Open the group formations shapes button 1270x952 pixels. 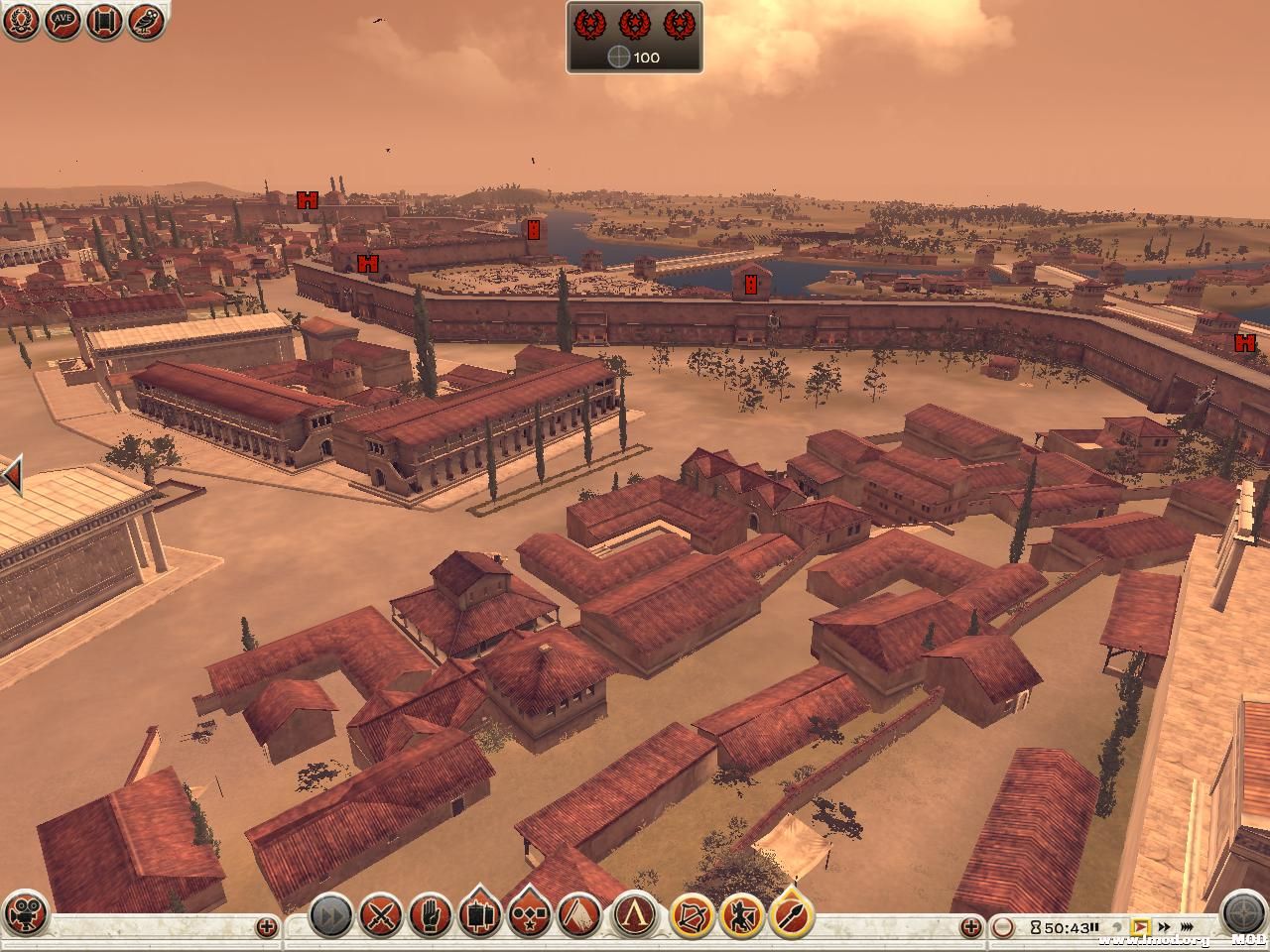pyautogui.click(x=529, y=915)
